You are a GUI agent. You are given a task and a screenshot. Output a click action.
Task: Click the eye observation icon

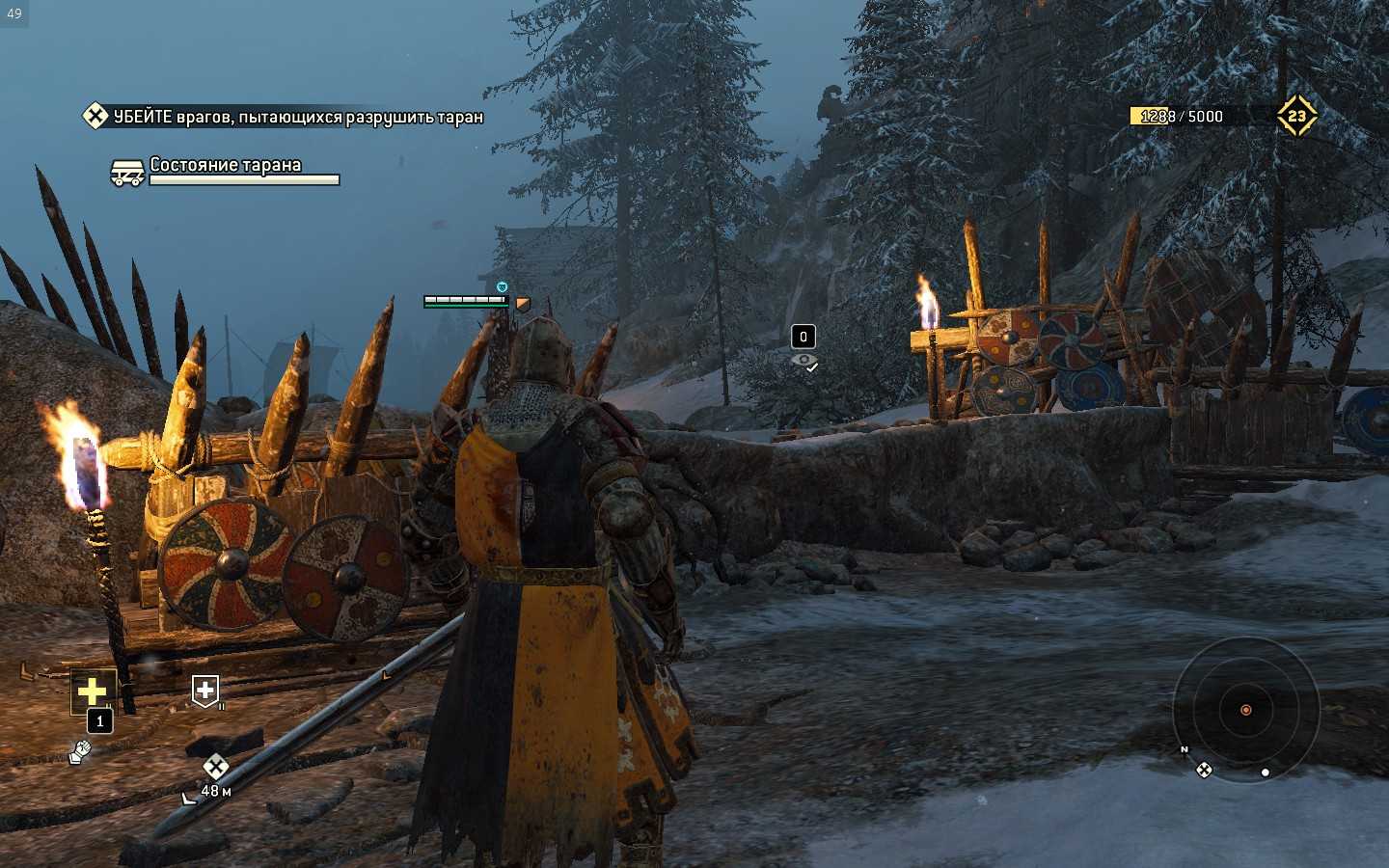803,362
